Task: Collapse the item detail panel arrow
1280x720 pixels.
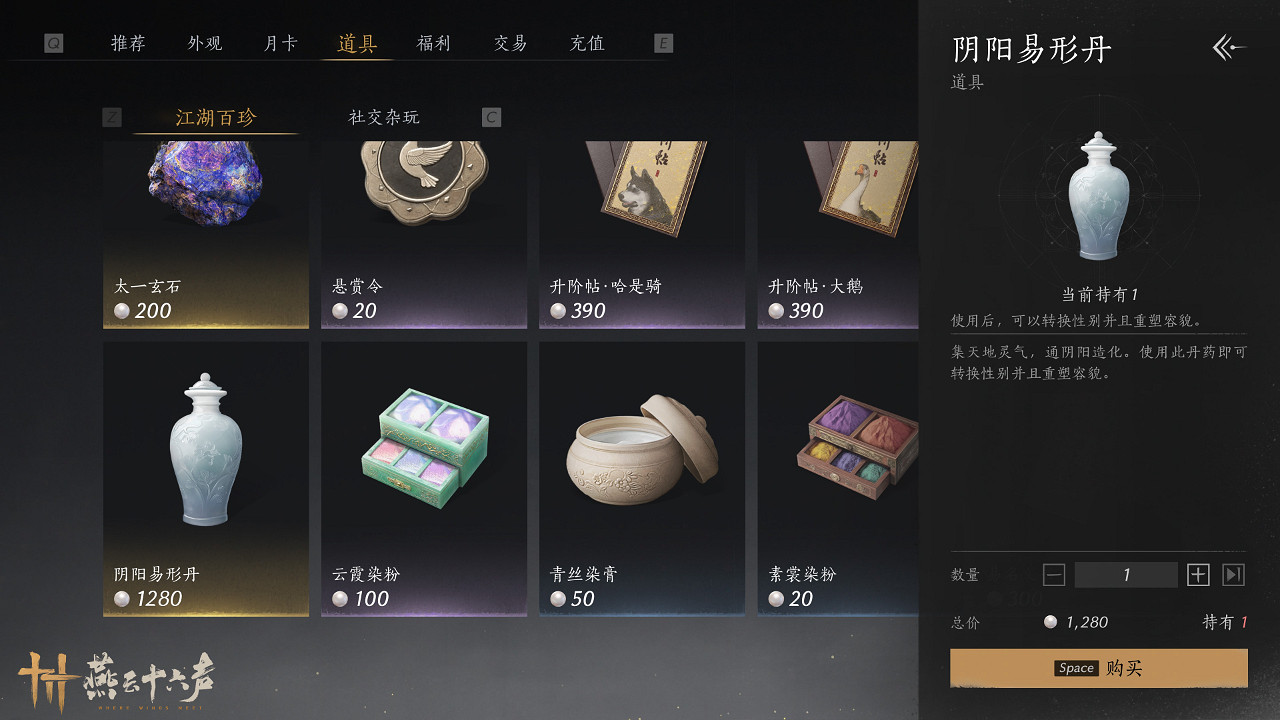Action: click(1228, 46)
